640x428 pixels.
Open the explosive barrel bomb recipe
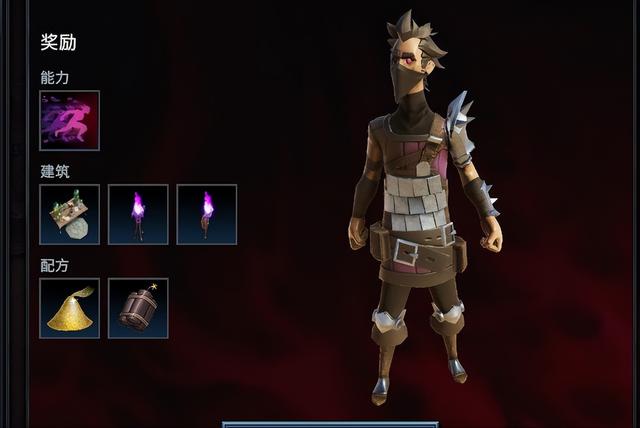coord(138,308)
